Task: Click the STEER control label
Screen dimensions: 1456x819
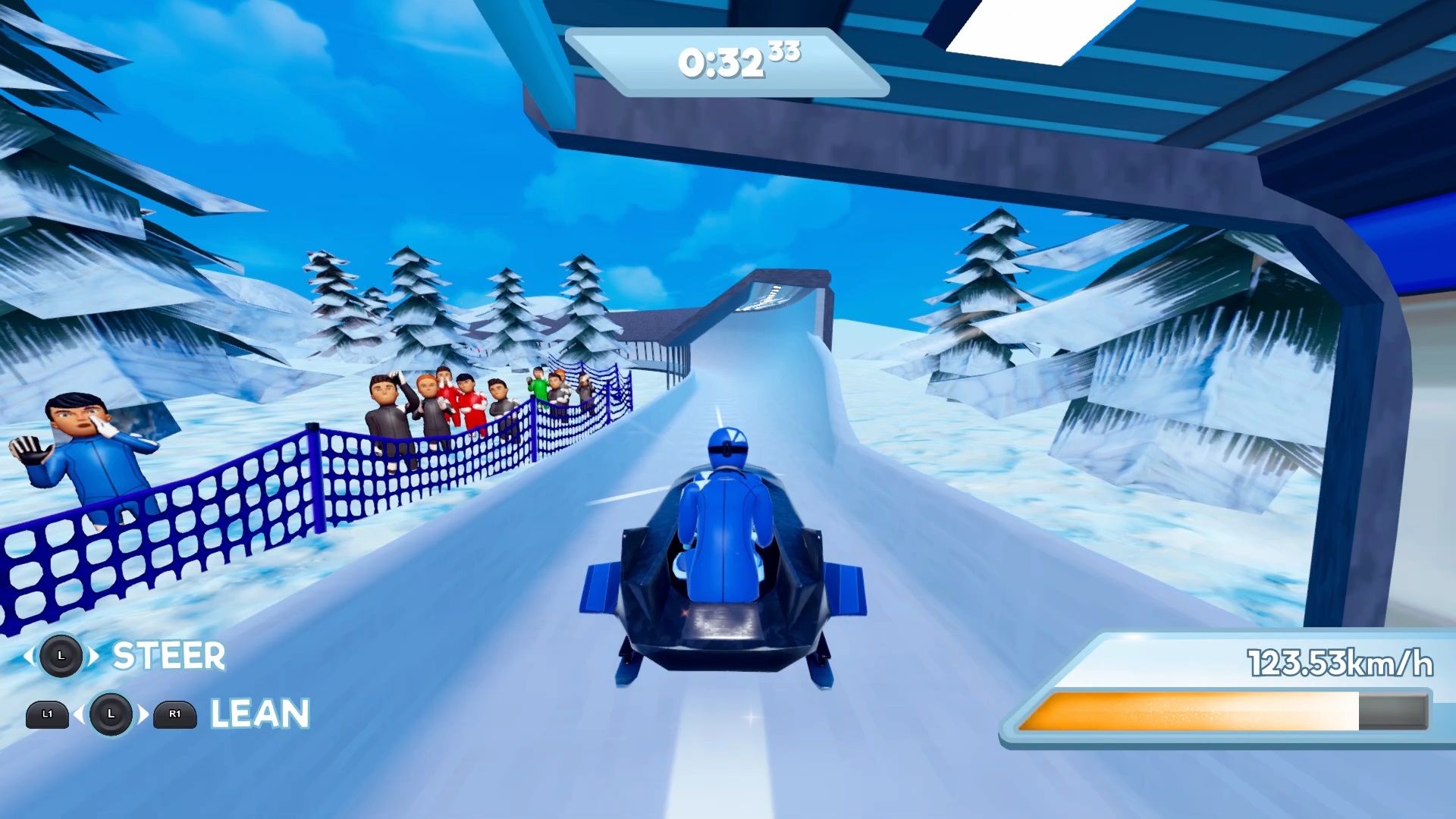Action: coord(166,655)
